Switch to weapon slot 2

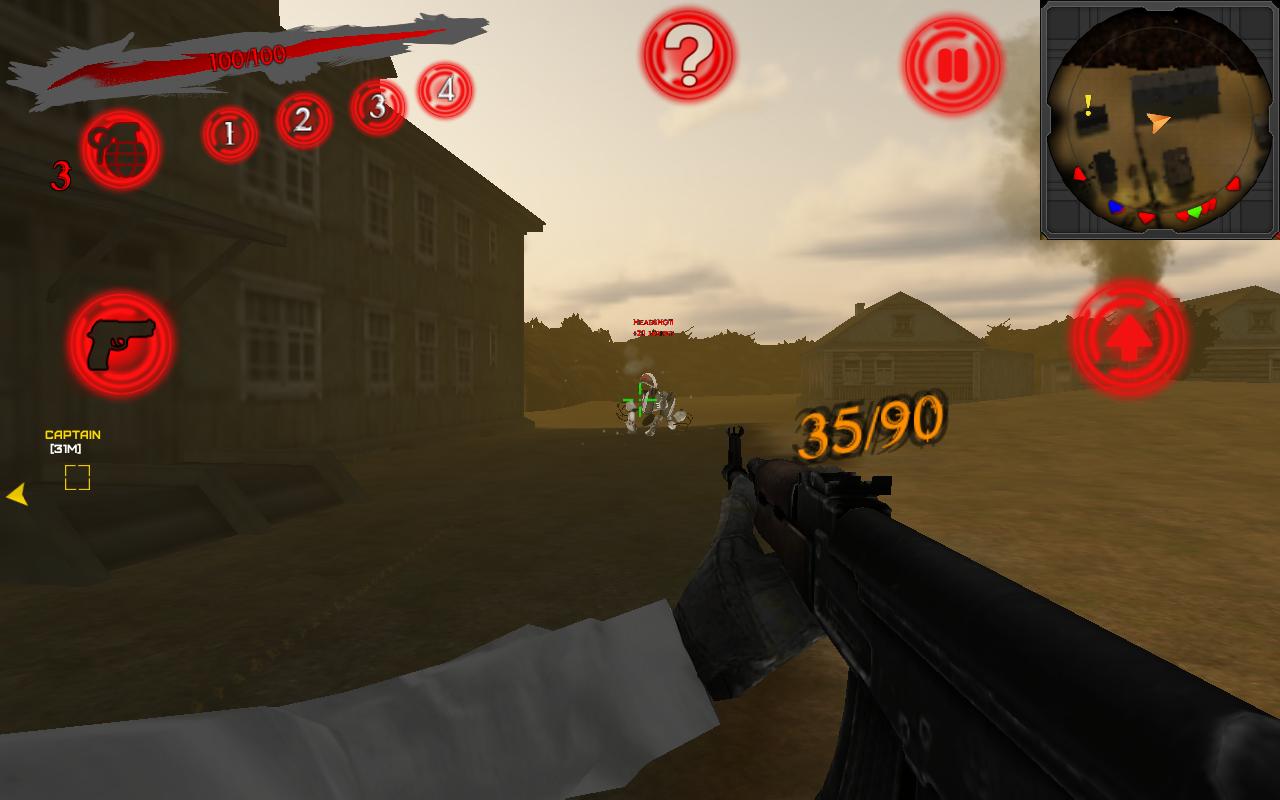pyautogui.click(x=302, y=120)
